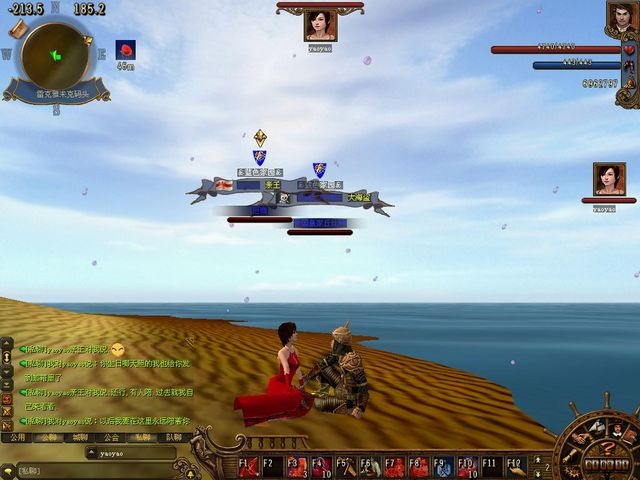Switch to the 公会 chat tab
The height and width of the screenshot is (480, 640).
[111, 437]
